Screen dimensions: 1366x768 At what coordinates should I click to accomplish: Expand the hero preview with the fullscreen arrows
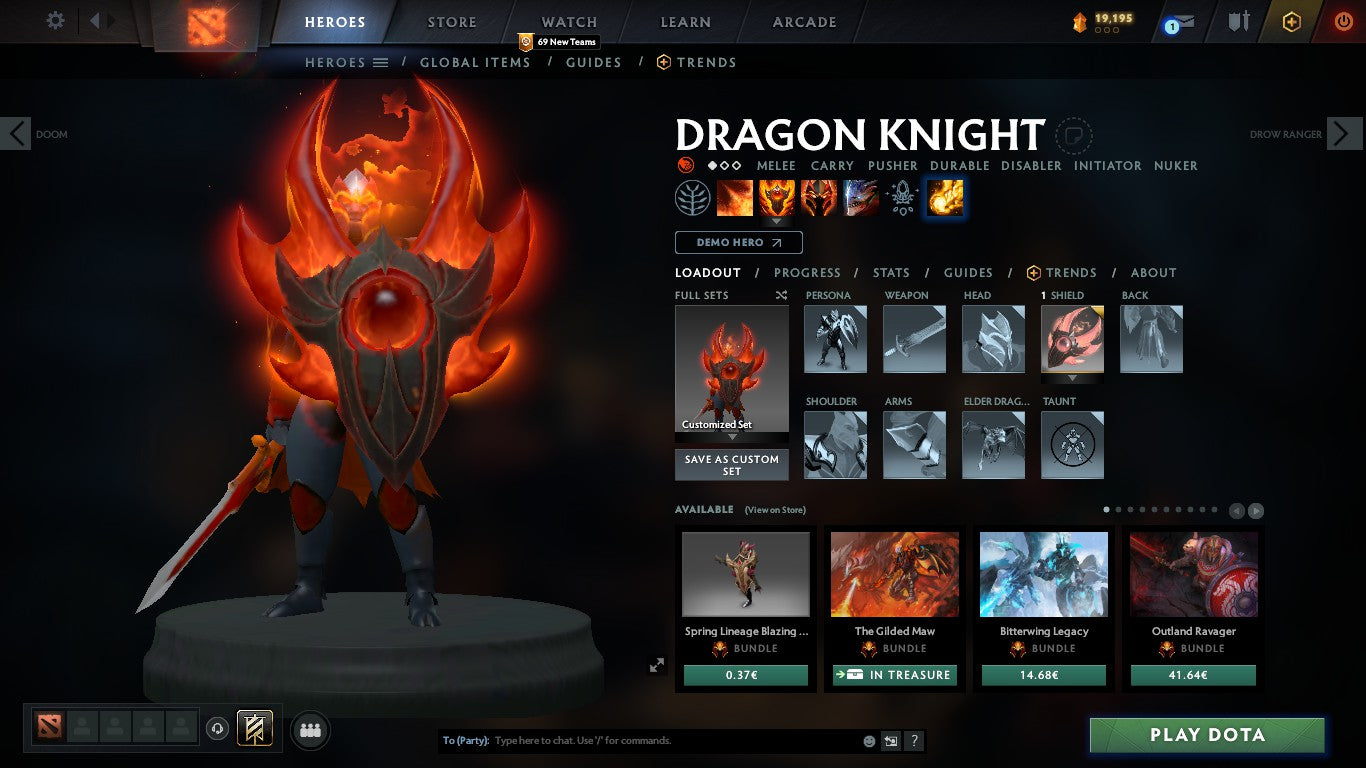pos(657,664)
